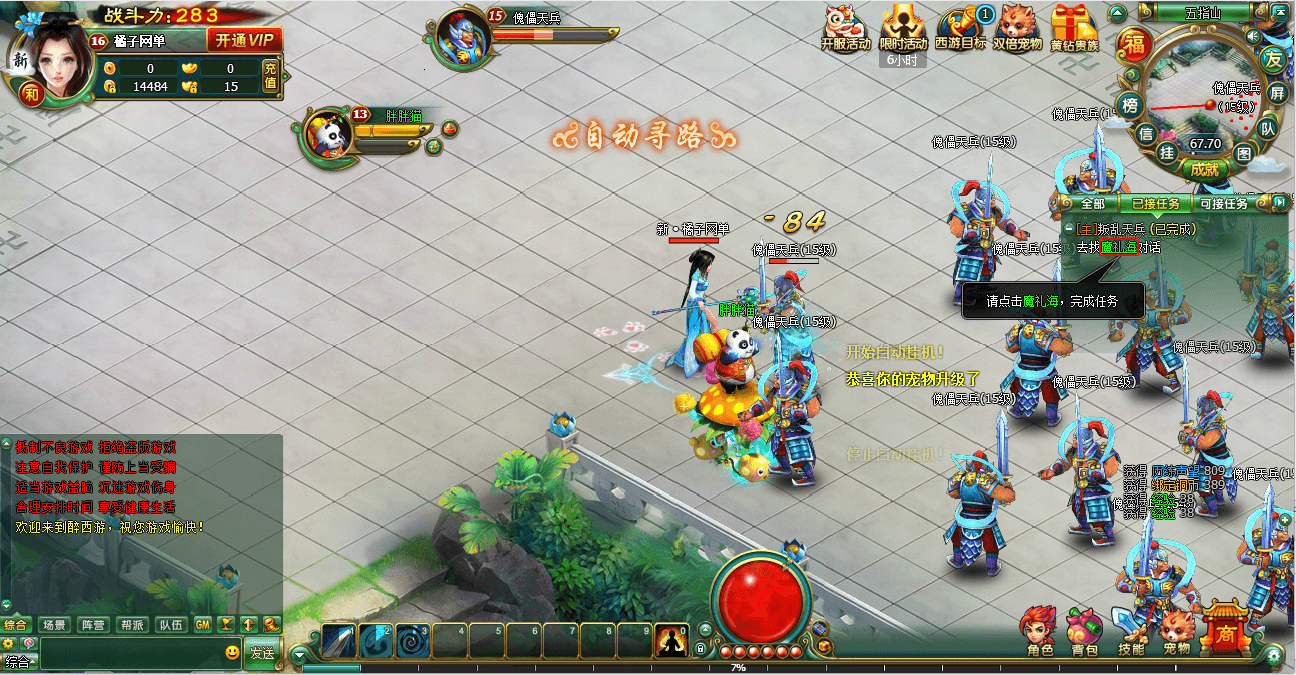Image resolution: width=1296 pixels, height=675 pixels.
Task: Activate the sword slash skill in slot 1
Action: (338, 640)
